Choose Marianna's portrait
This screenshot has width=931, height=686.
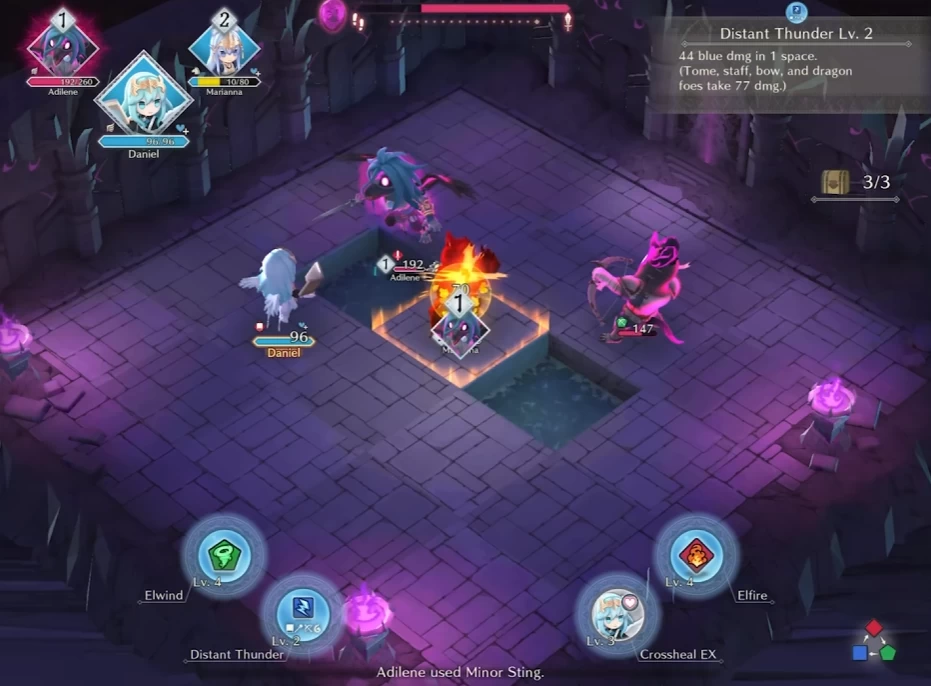pos(223,45)
